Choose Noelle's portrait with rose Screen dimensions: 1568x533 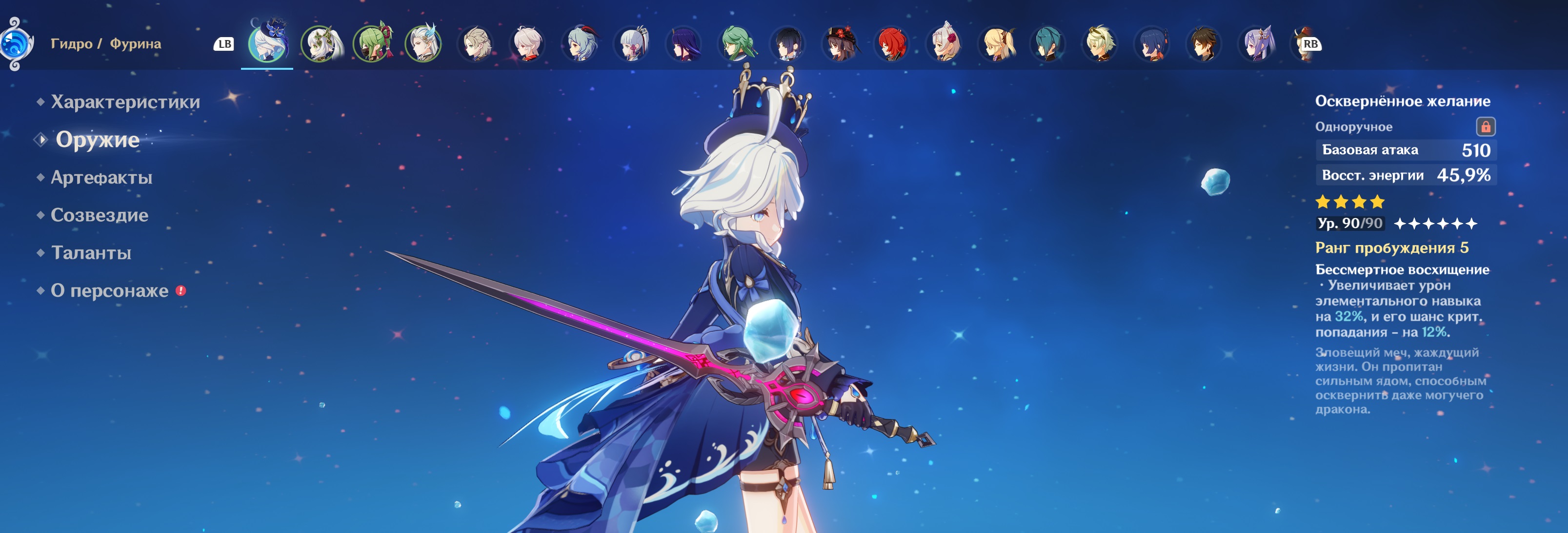pos(944,43)
